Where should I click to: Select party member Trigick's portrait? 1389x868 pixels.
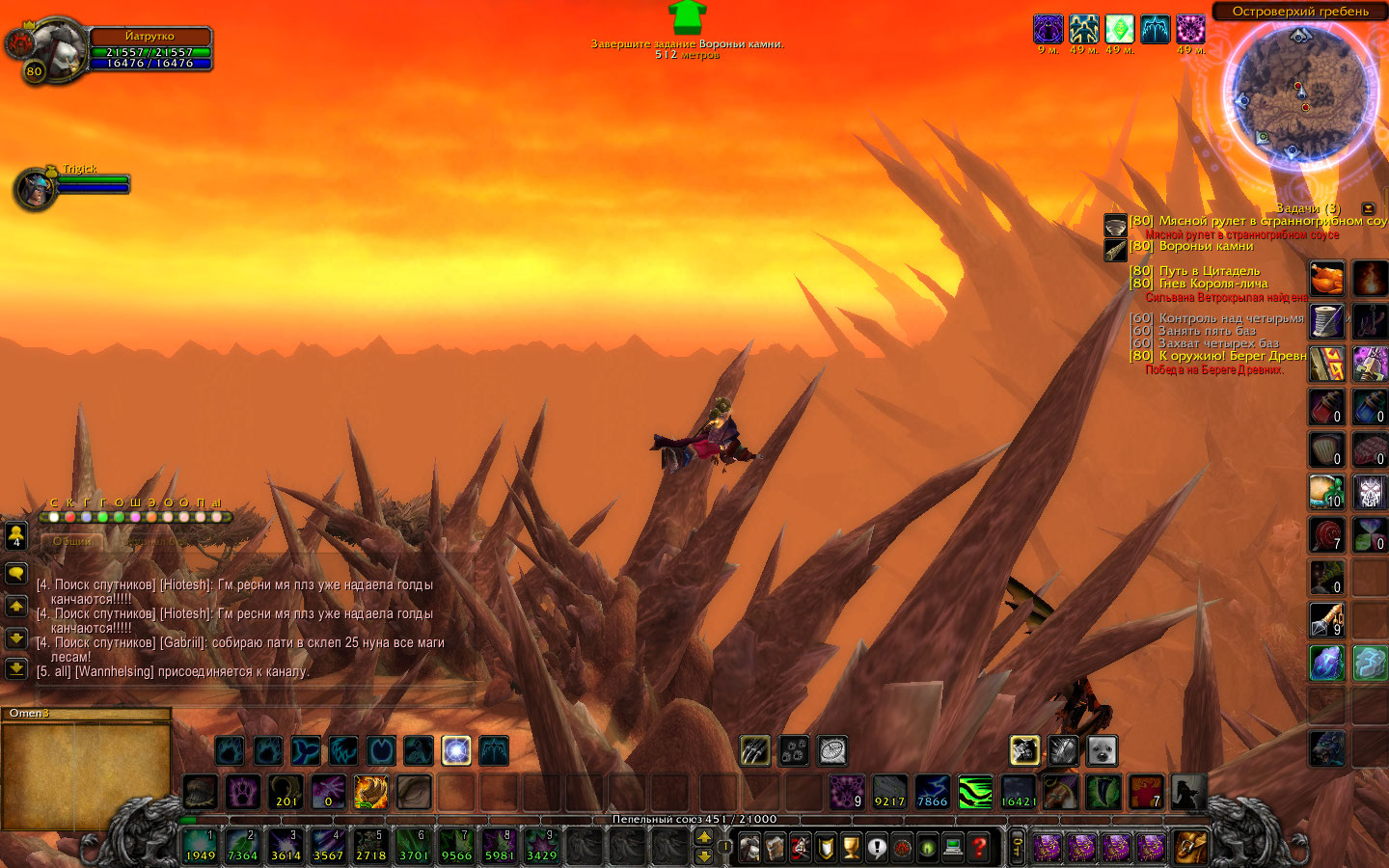pos(36,188)
